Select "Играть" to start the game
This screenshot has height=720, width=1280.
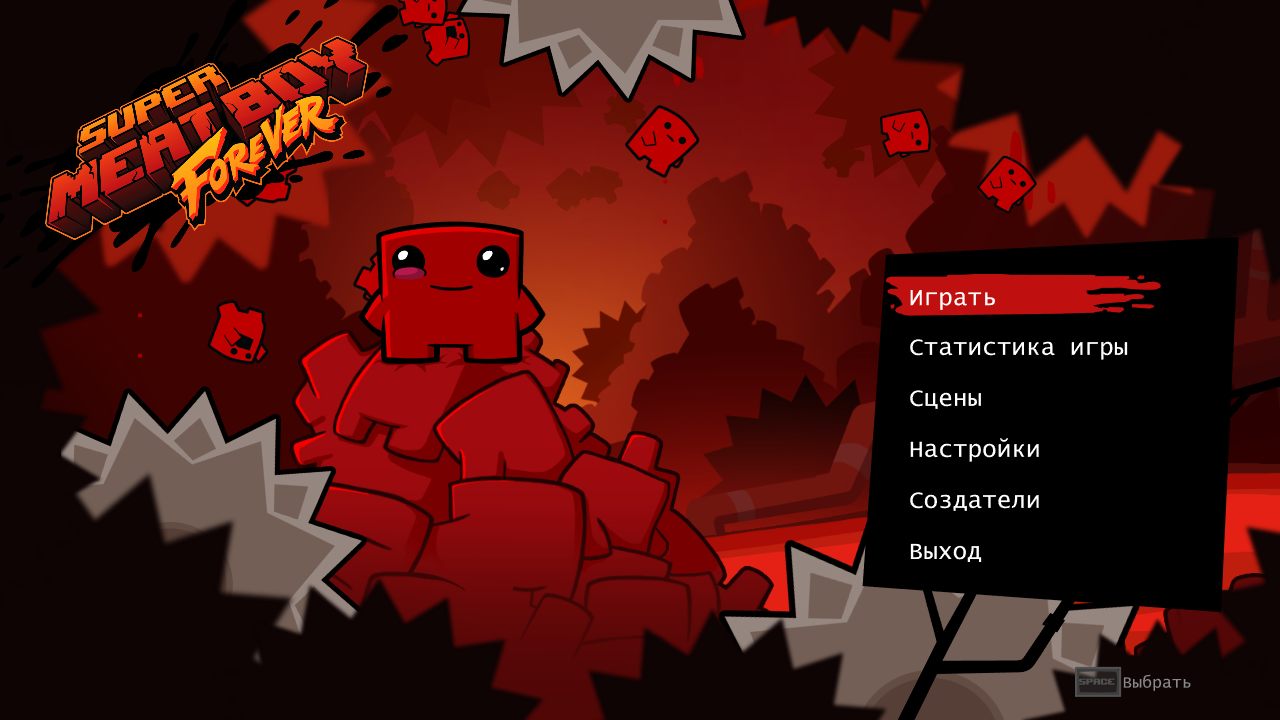coord(950,296)
